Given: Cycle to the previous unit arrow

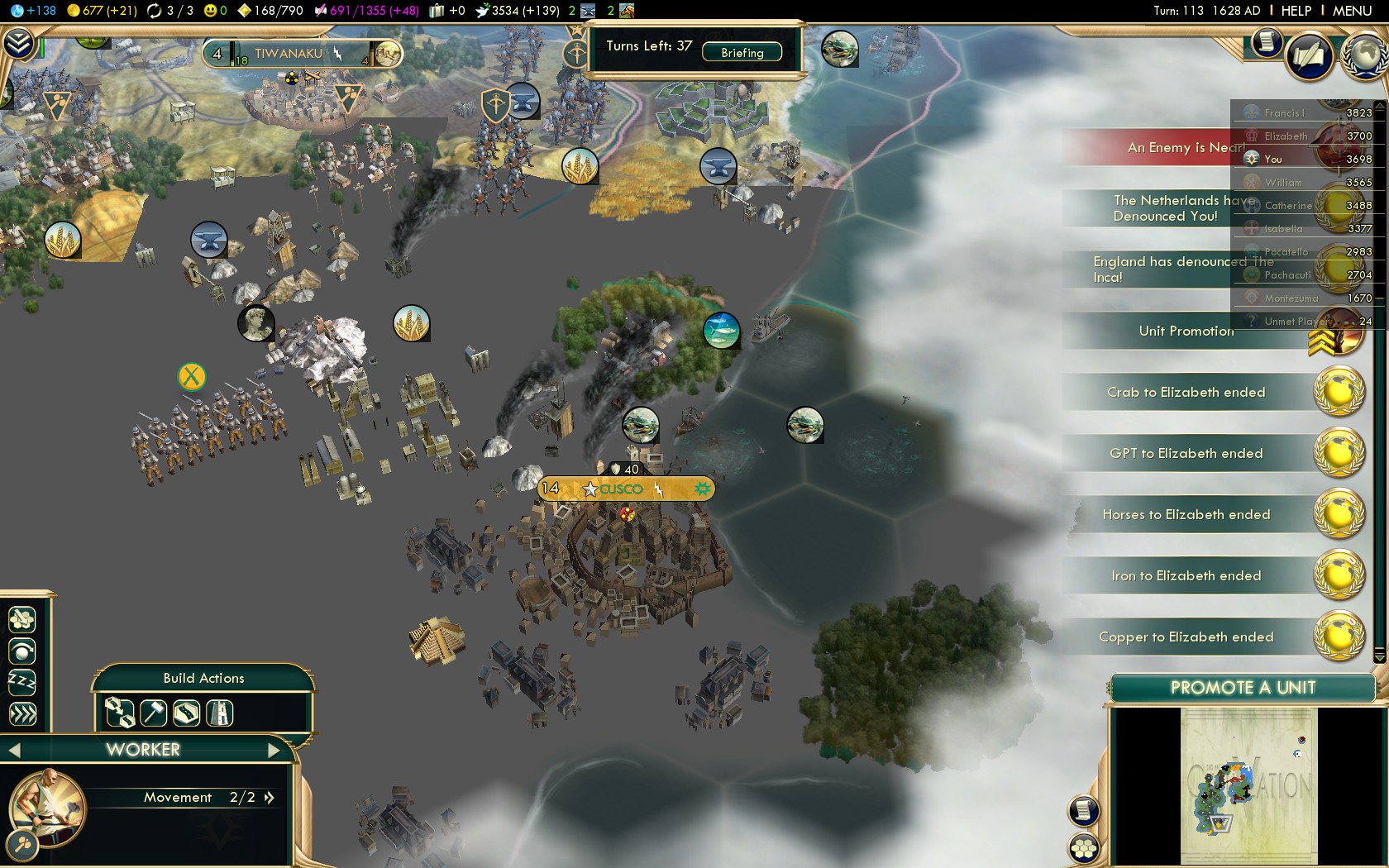Looking at the screenshot, I should click(x=14, y=751).
